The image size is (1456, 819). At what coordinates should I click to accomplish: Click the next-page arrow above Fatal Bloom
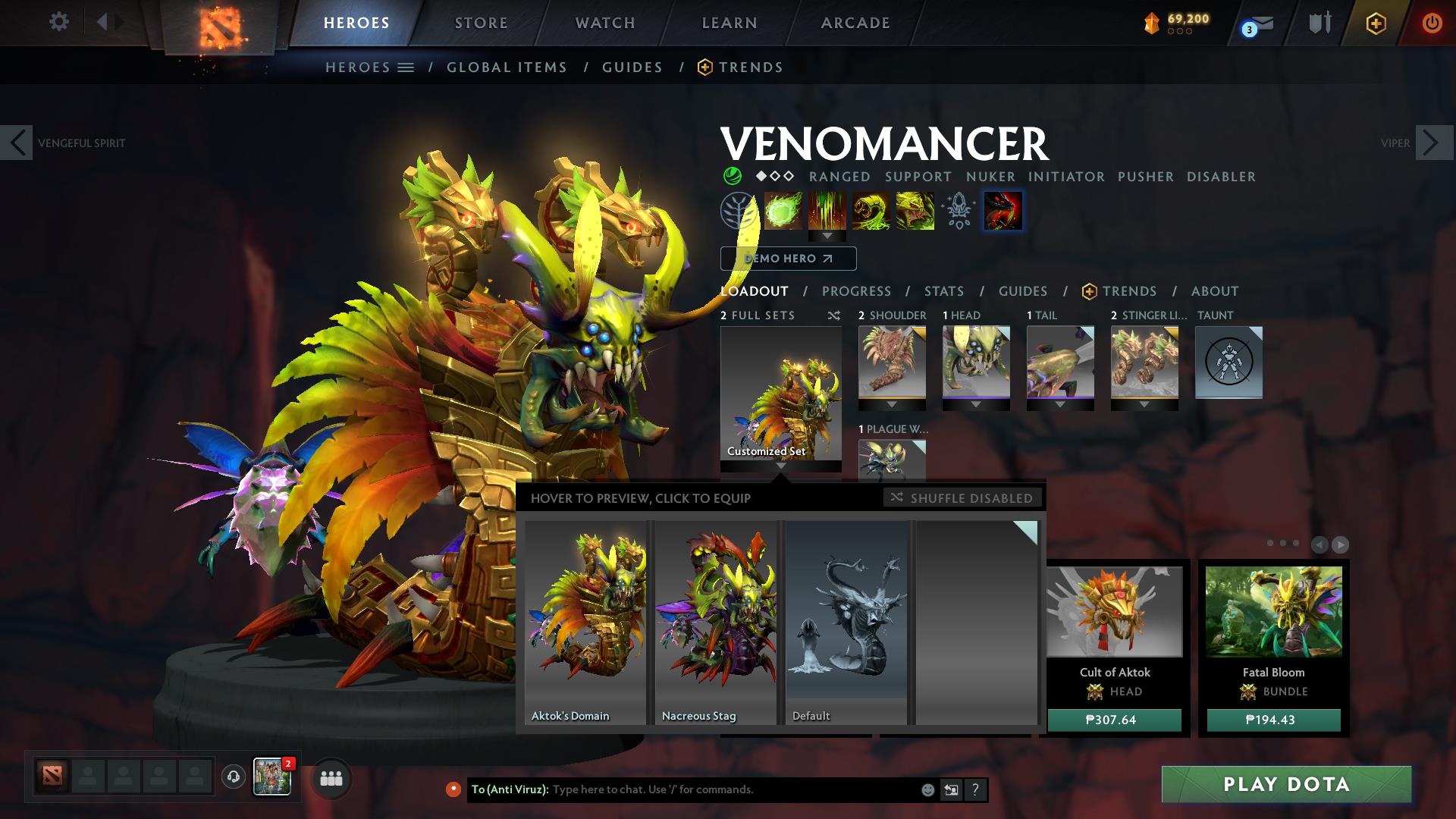pyautogui.click(x=1339, y=543)
